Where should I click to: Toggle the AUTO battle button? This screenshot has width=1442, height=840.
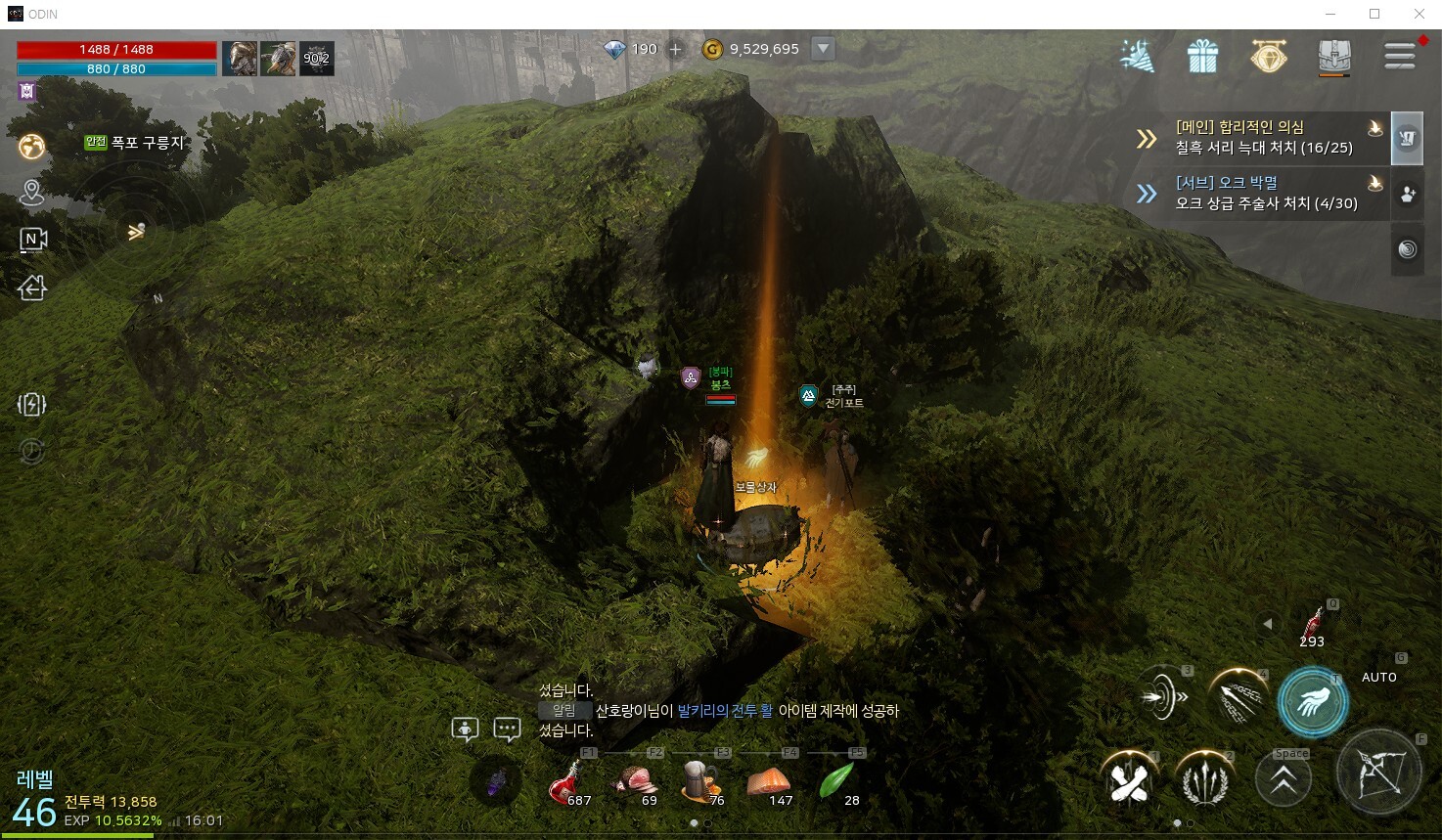(1378, 677)
